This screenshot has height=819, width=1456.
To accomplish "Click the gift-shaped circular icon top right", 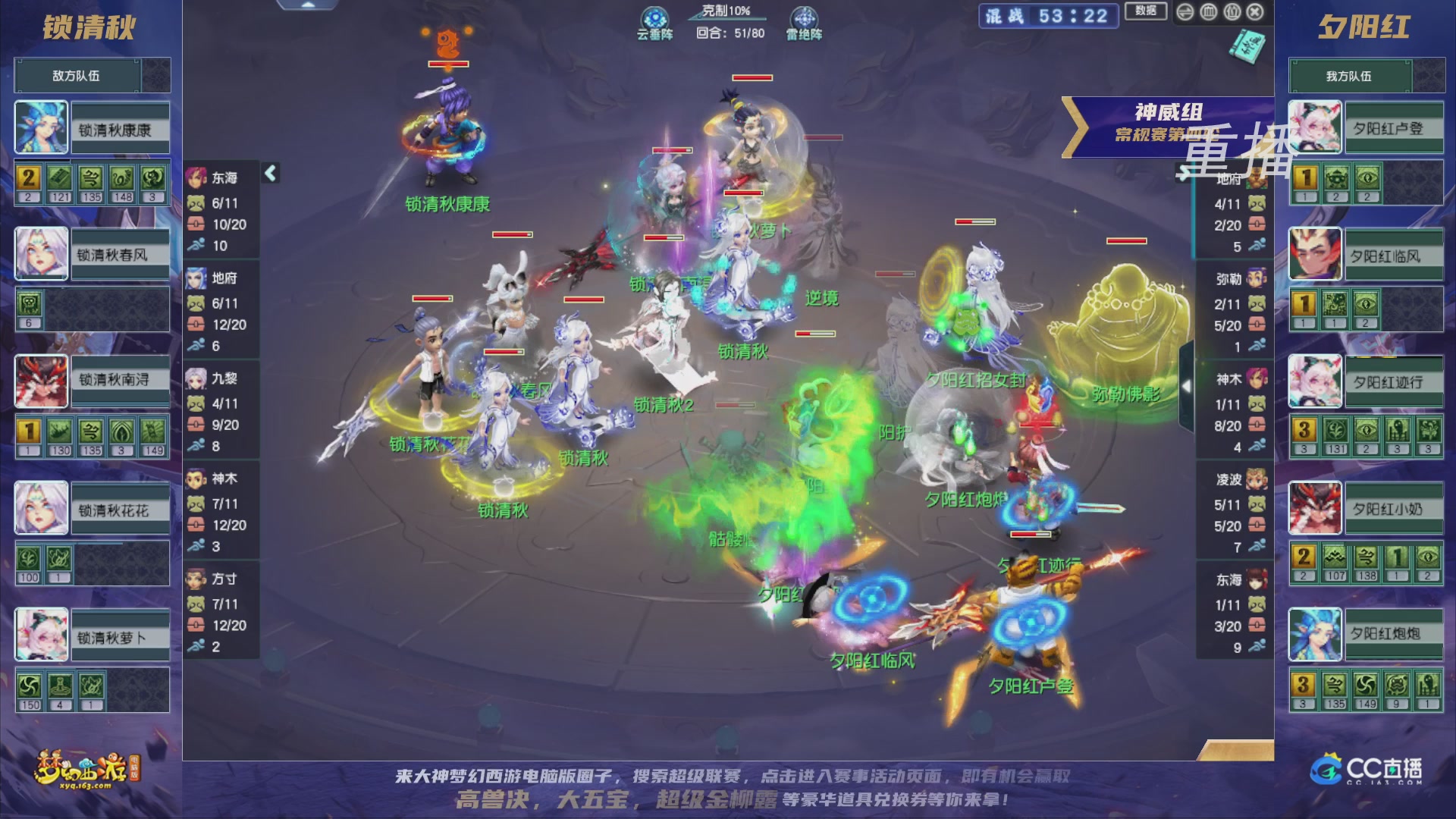I will point(1232,12).
